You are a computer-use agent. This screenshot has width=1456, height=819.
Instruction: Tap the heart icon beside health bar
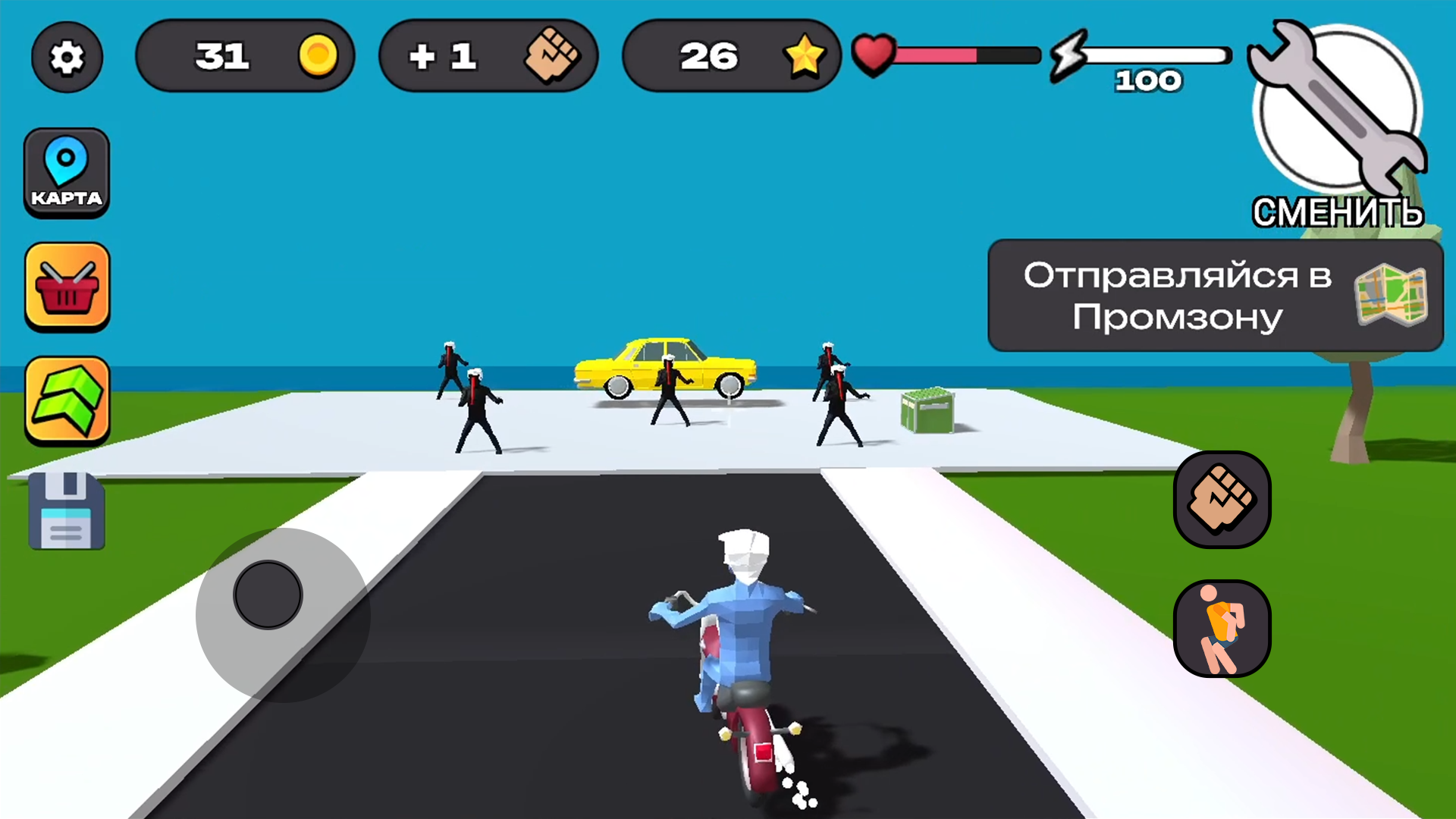click(874, 55)
